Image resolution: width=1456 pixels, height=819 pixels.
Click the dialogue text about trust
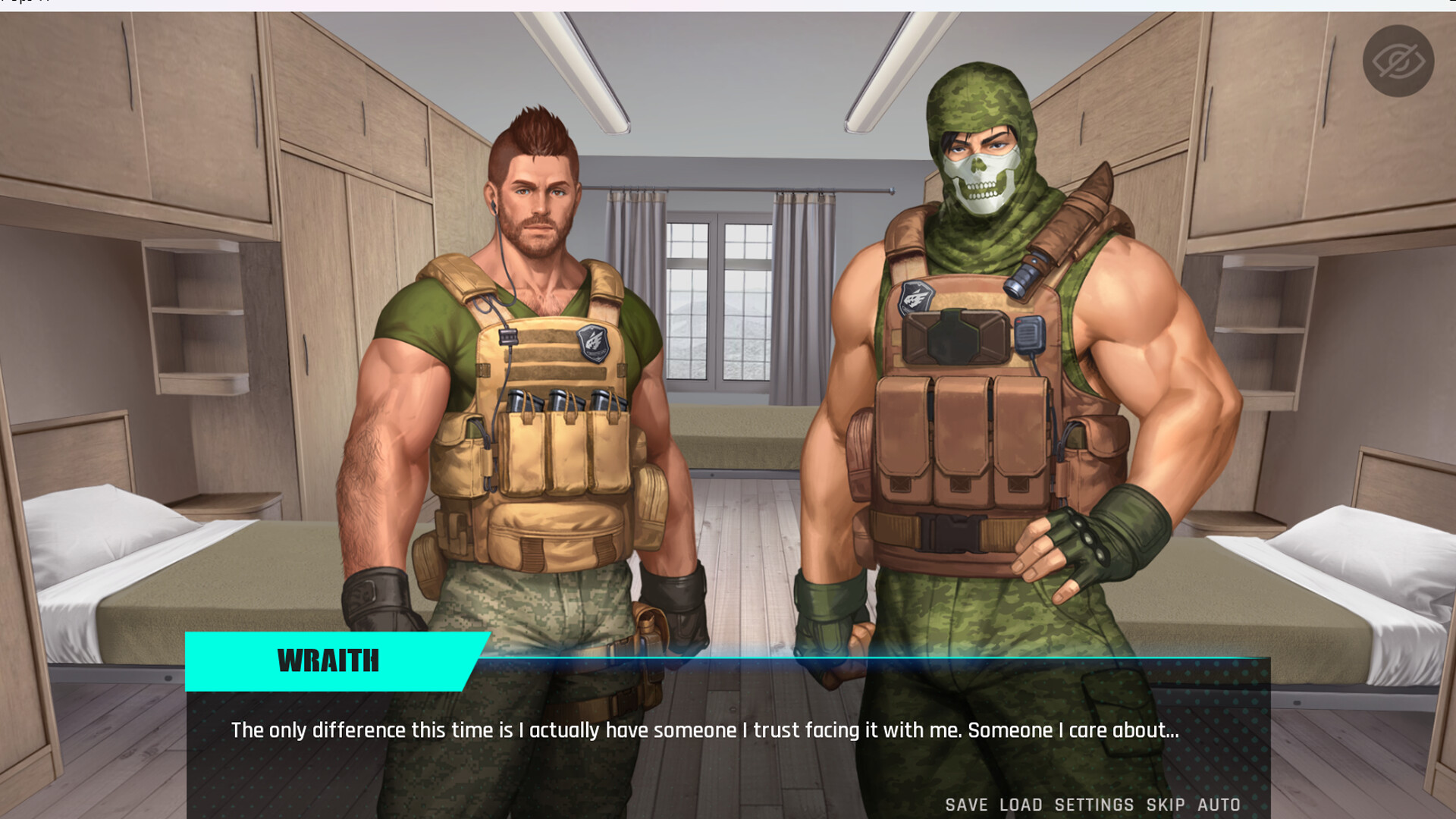pyautogui.click(x=704, y=730)
